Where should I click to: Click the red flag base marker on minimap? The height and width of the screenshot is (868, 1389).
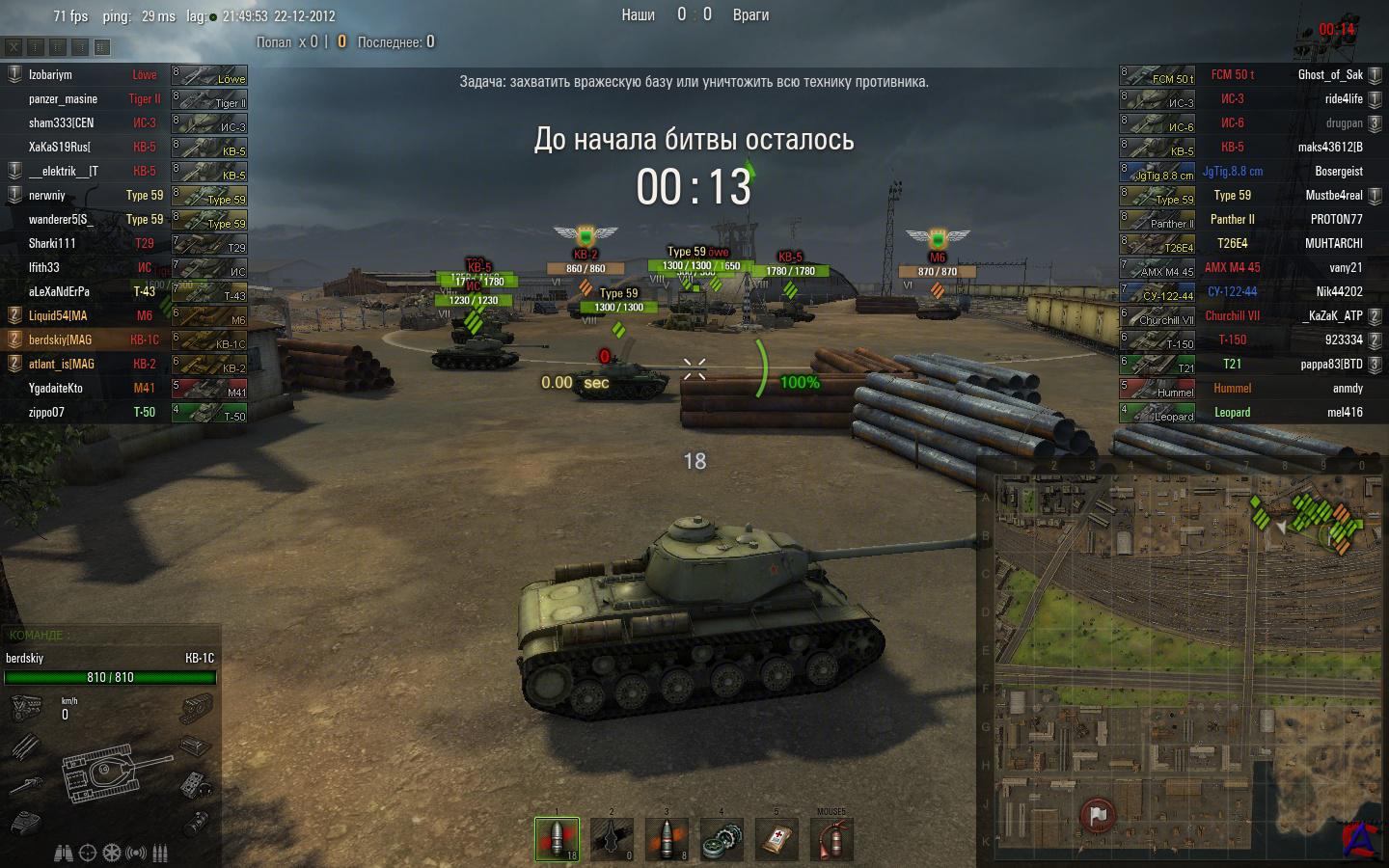1098,815
